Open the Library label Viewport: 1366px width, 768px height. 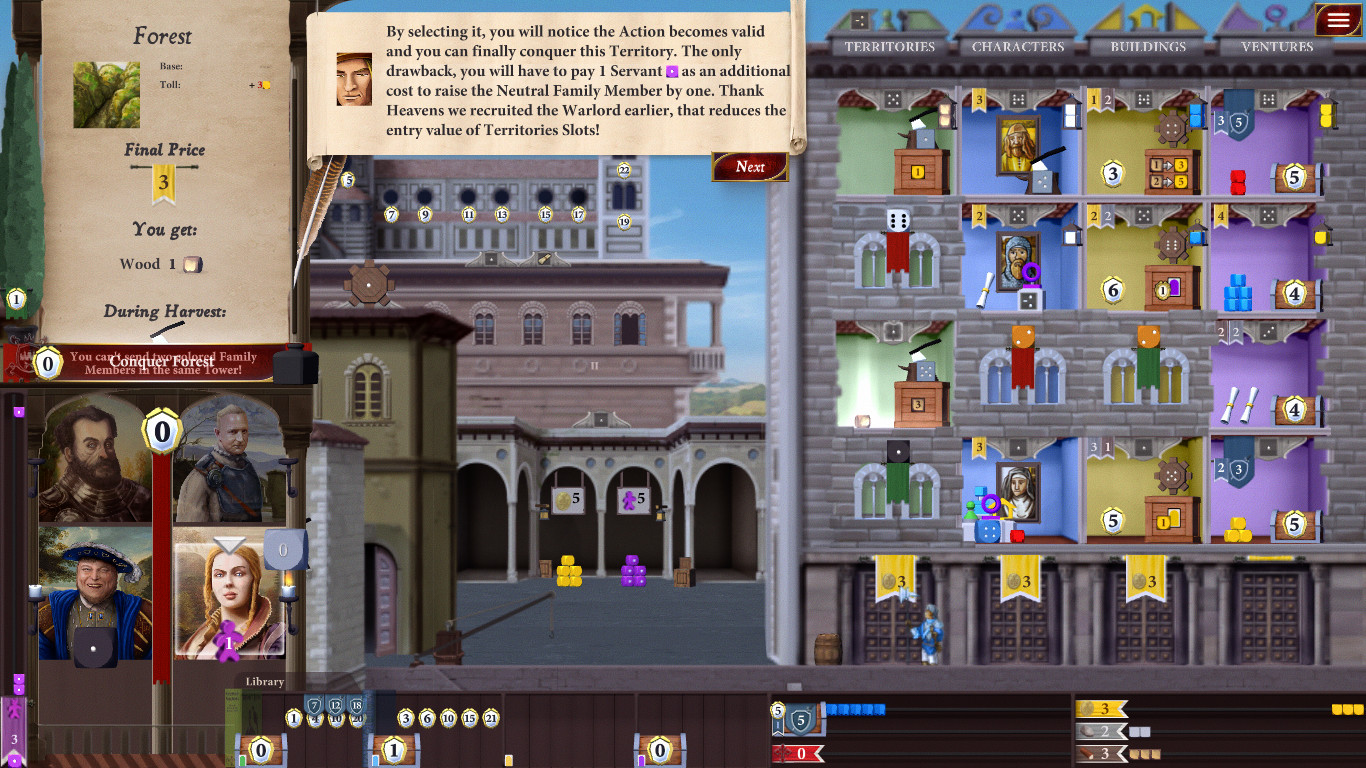[265, 682]
